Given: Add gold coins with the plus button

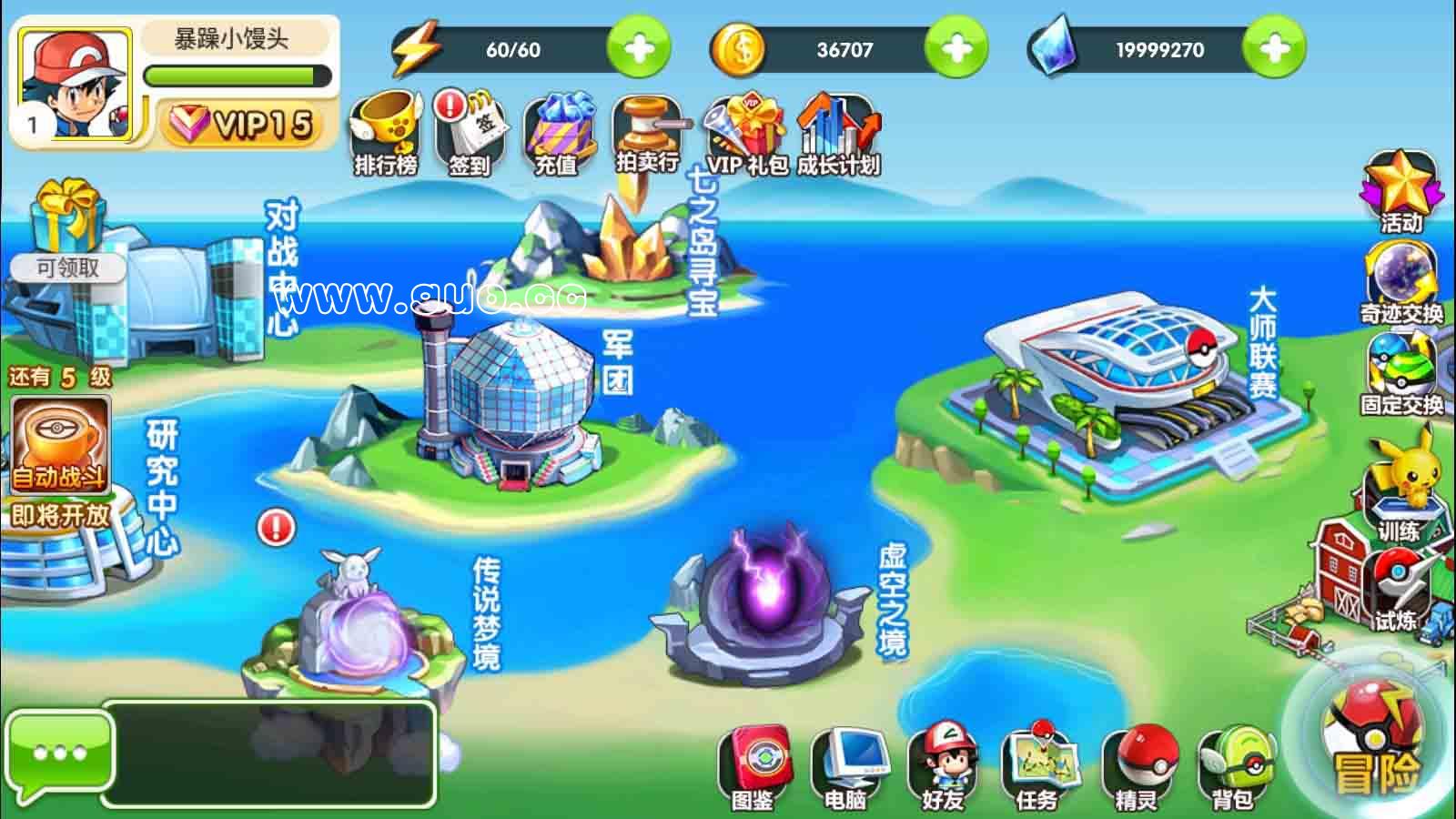Looking at the screenshot, I should (x=955, y=48).
